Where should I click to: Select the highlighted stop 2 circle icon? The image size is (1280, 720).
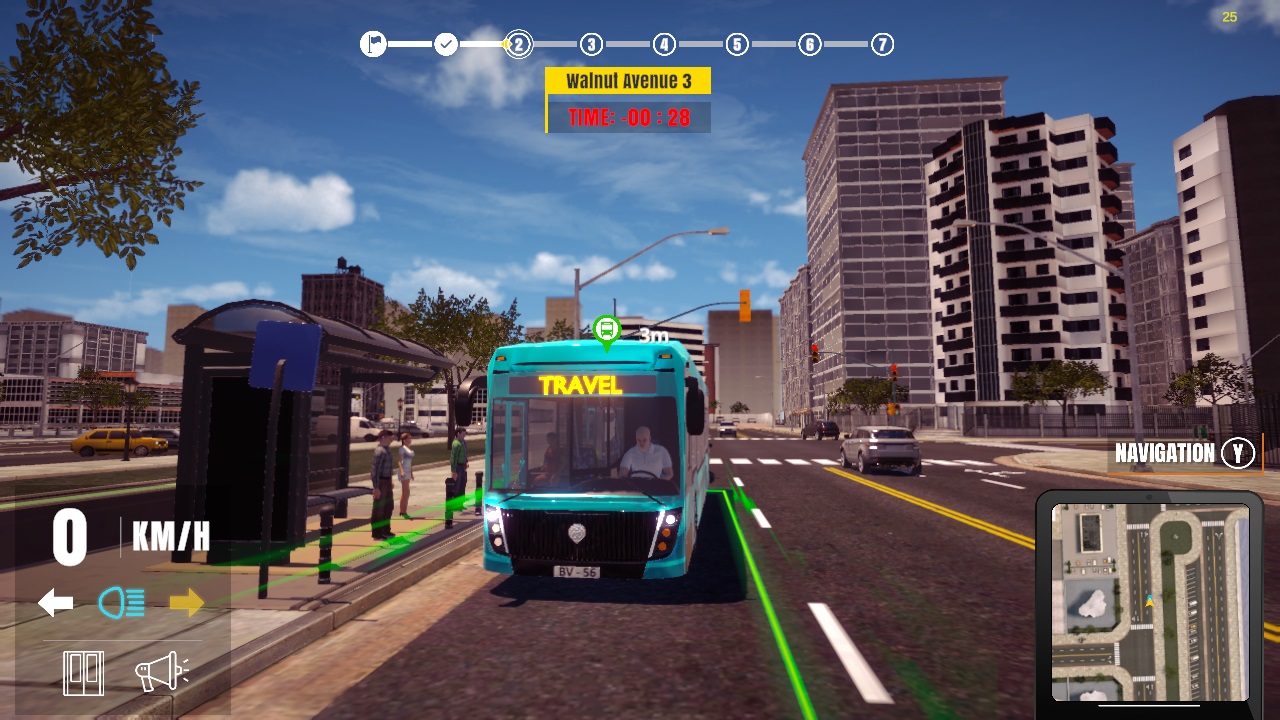(x=517, y=43)
